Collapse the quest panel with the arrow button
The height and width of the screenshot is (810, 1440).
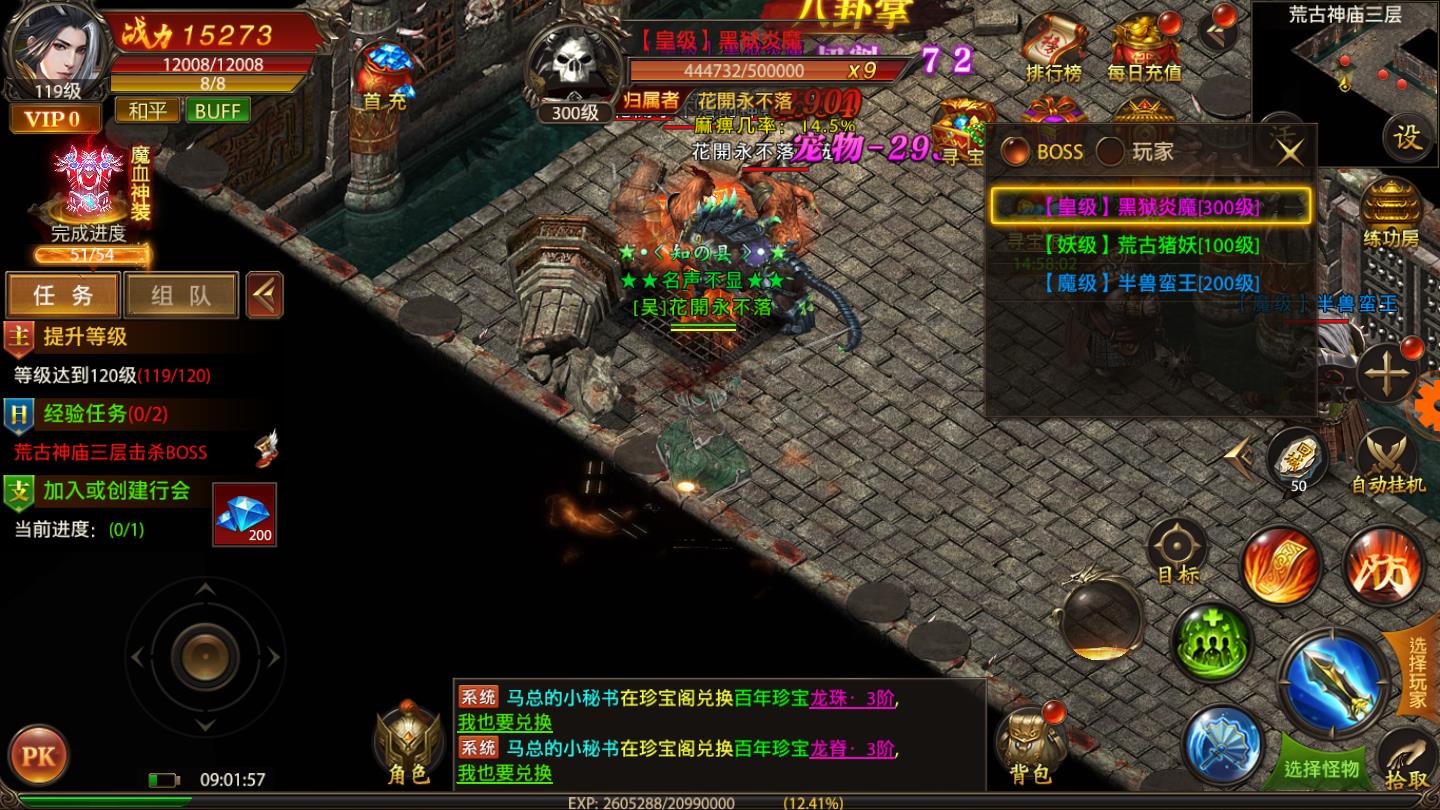[x=263, y=295]
